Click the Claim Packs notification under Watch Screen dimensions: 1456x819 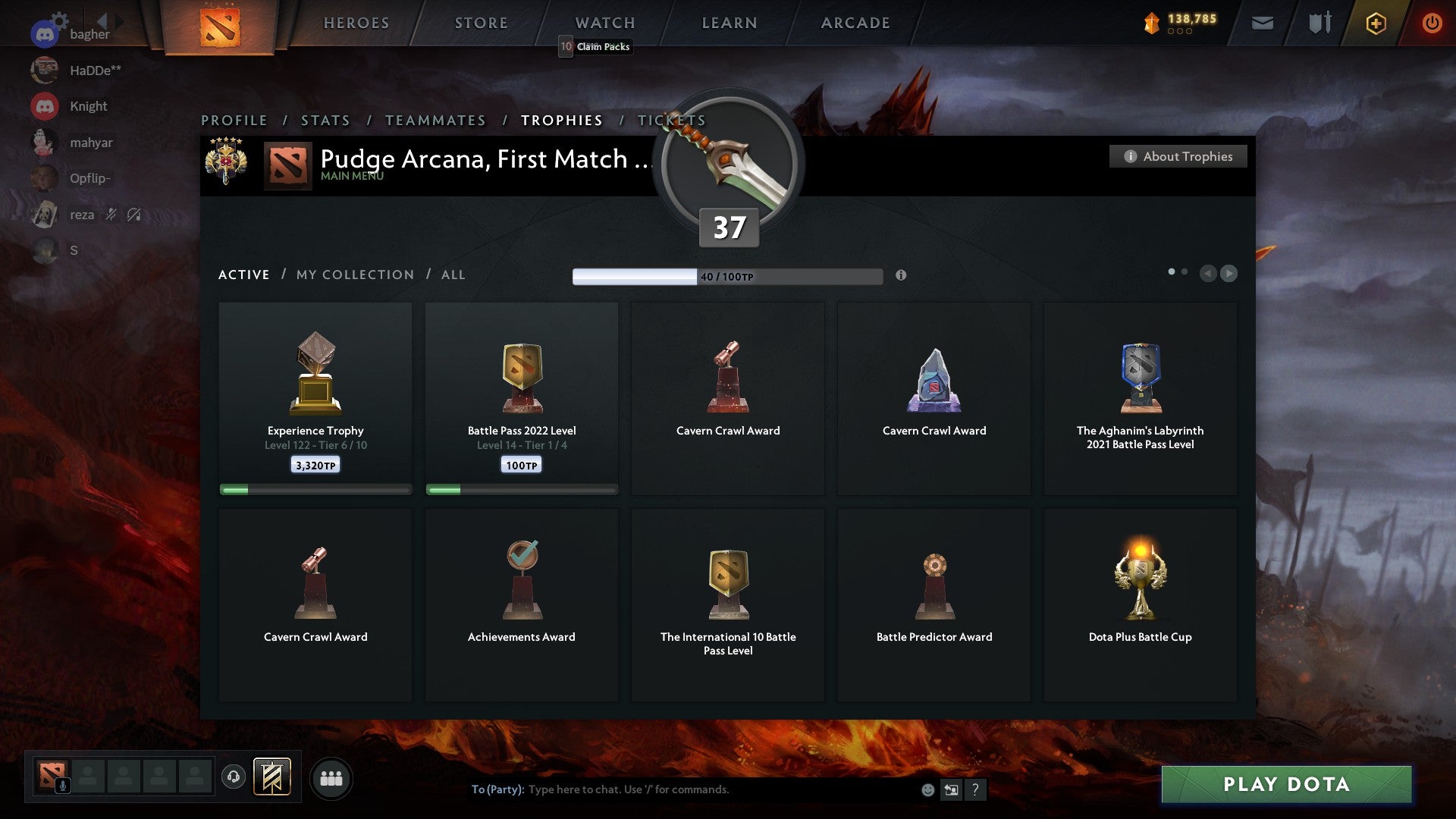click(x=595, y=46)
